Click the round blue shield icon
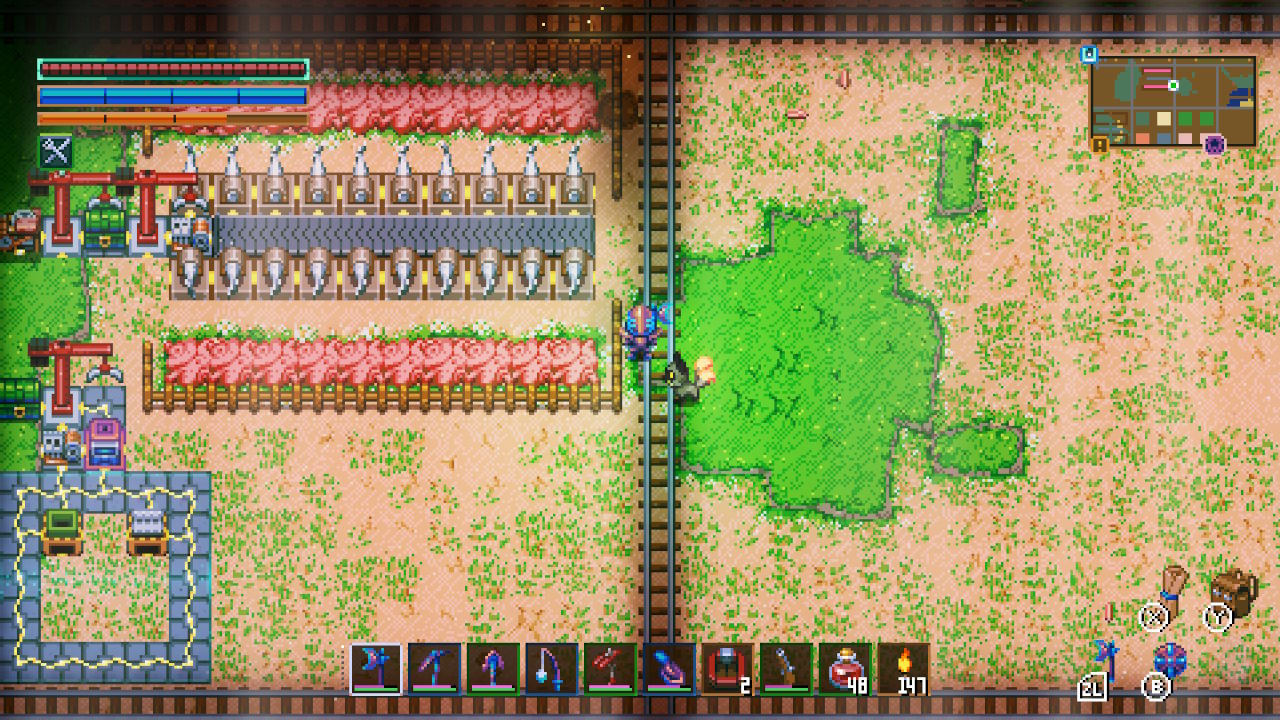Viewport: 1280px width, 720px height. pyautogui.click(x=1170, y=660)
